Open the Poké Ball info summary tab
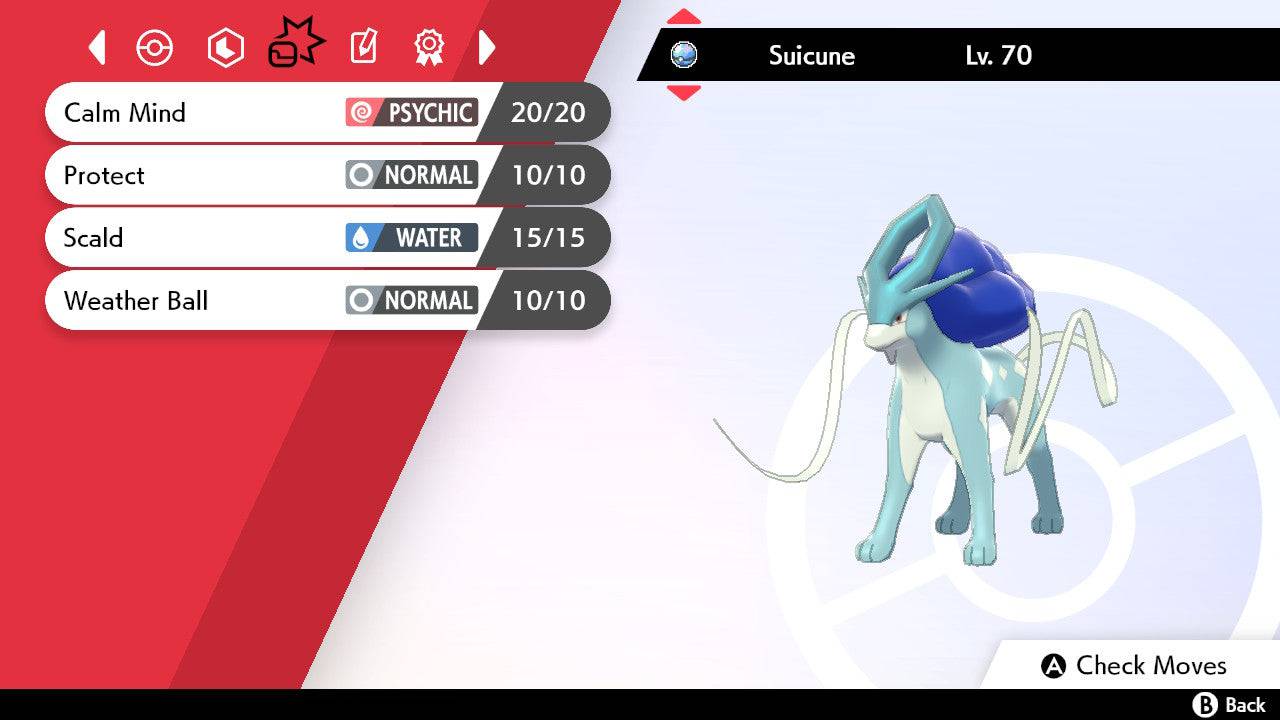1280x720 pixels. click(154, 47)
